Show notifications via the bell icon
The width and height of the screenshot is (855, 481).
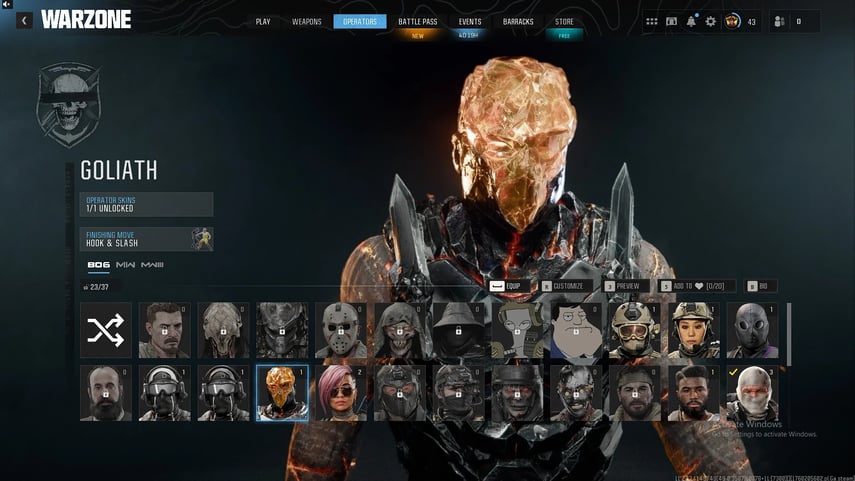click(691, 21)
